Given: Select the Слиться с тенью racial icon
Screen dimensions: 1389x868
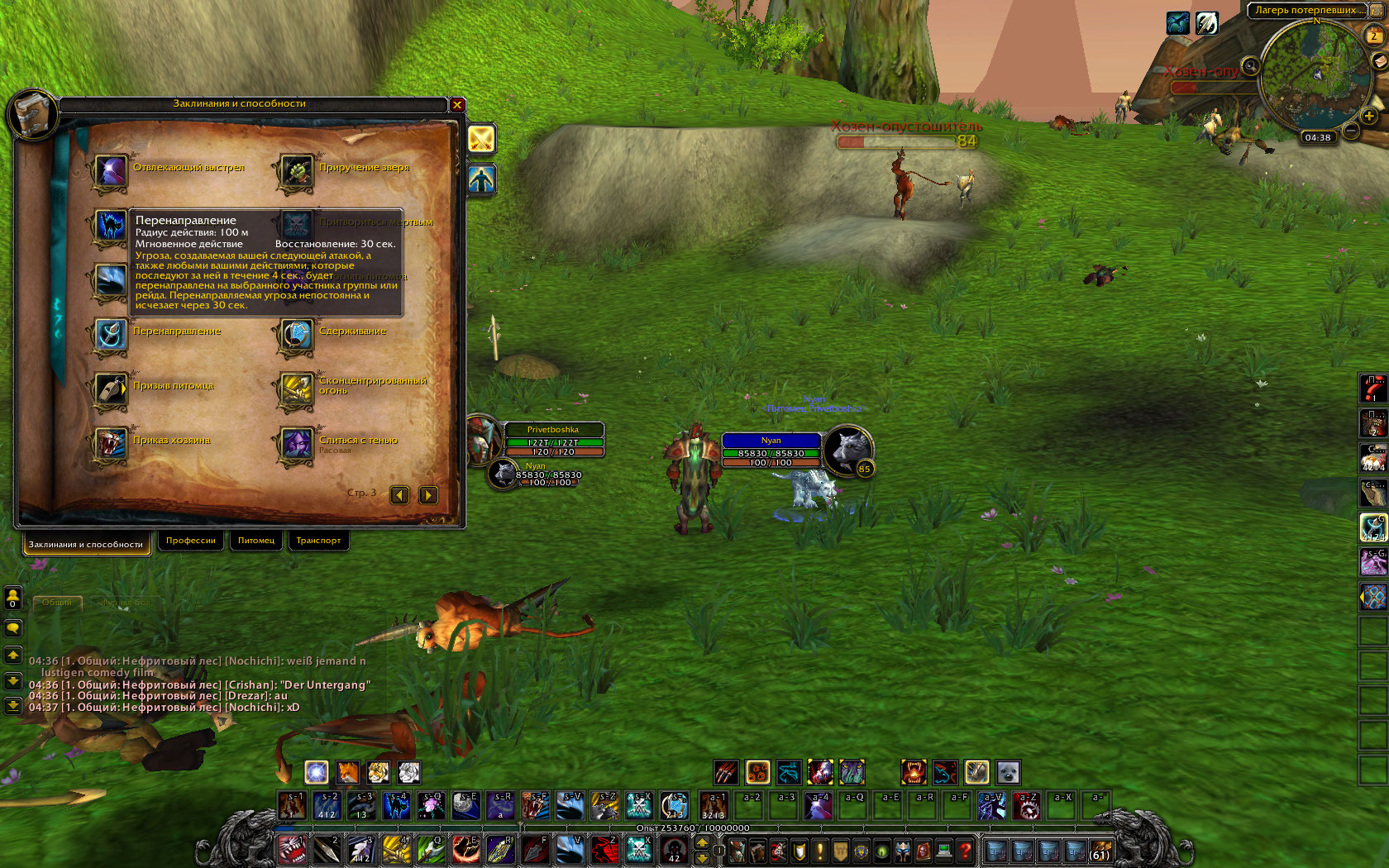Looking at the screenshot, I should [296, 445].
